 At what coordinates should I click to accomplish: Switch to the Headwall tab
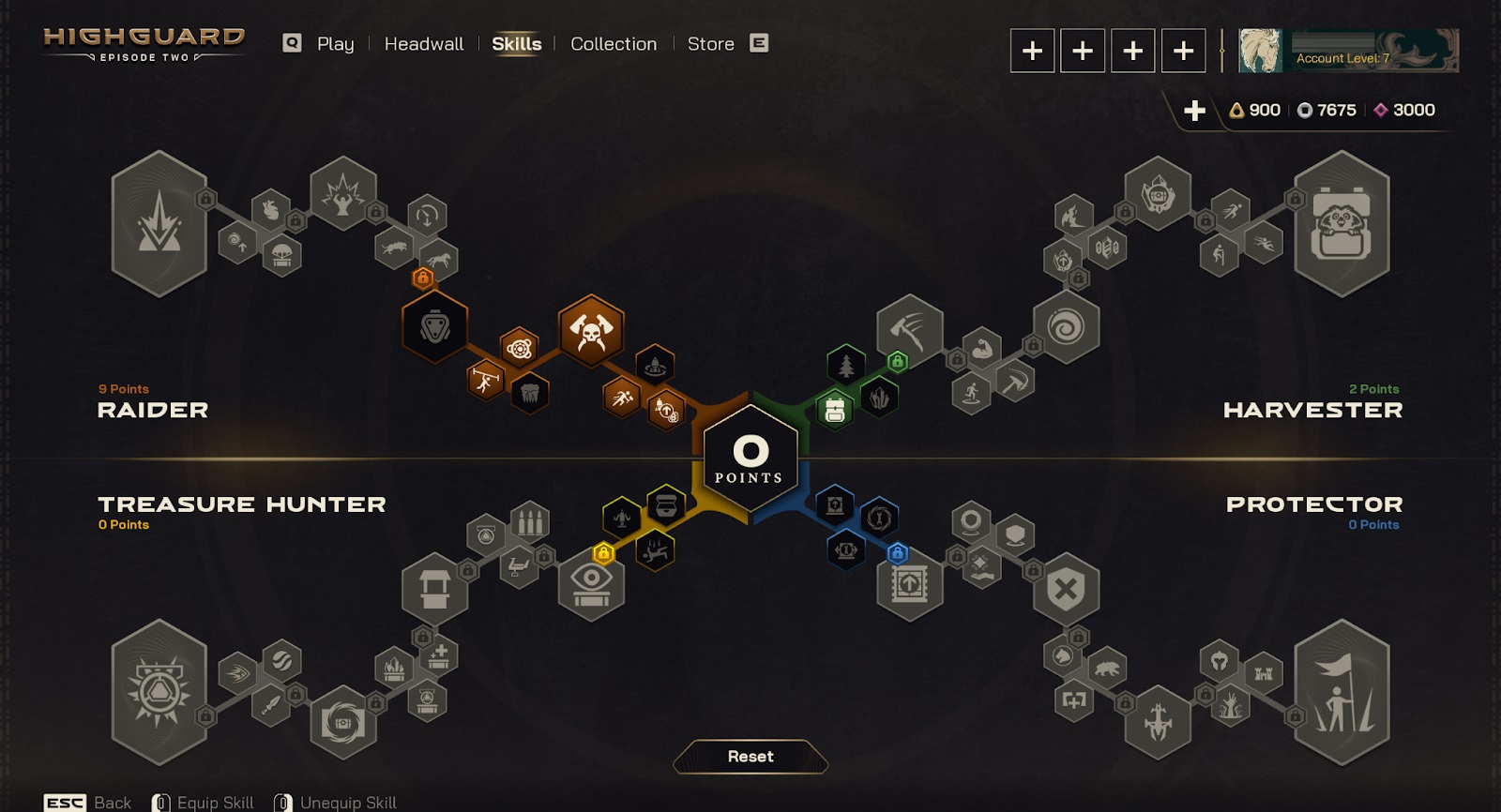click(423, 44)
